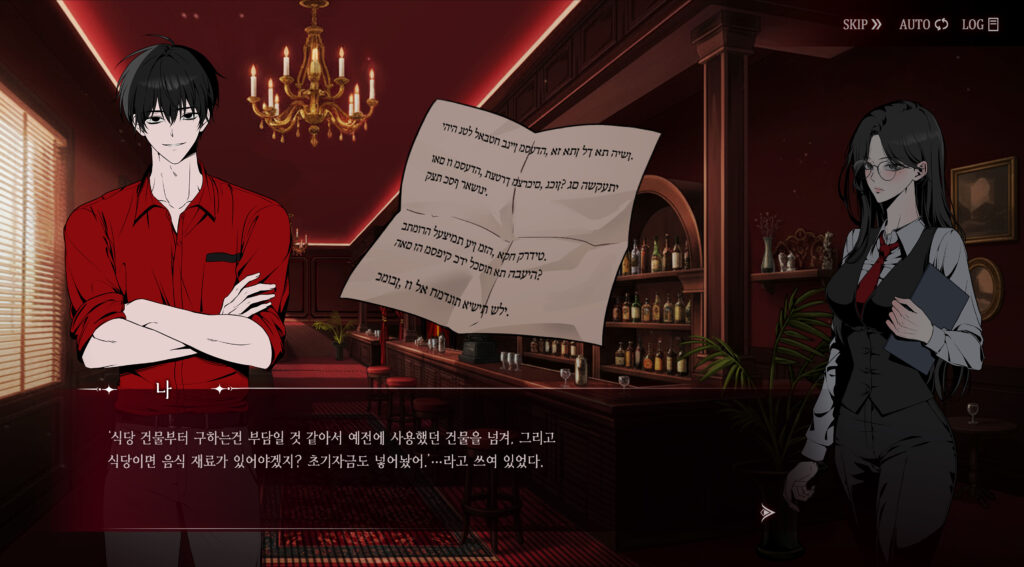Image resolution: width=1024 pixels, height=567 pixels.
Task: Toggle AUTO dialogue advance mode
Action: coord(922,24)
